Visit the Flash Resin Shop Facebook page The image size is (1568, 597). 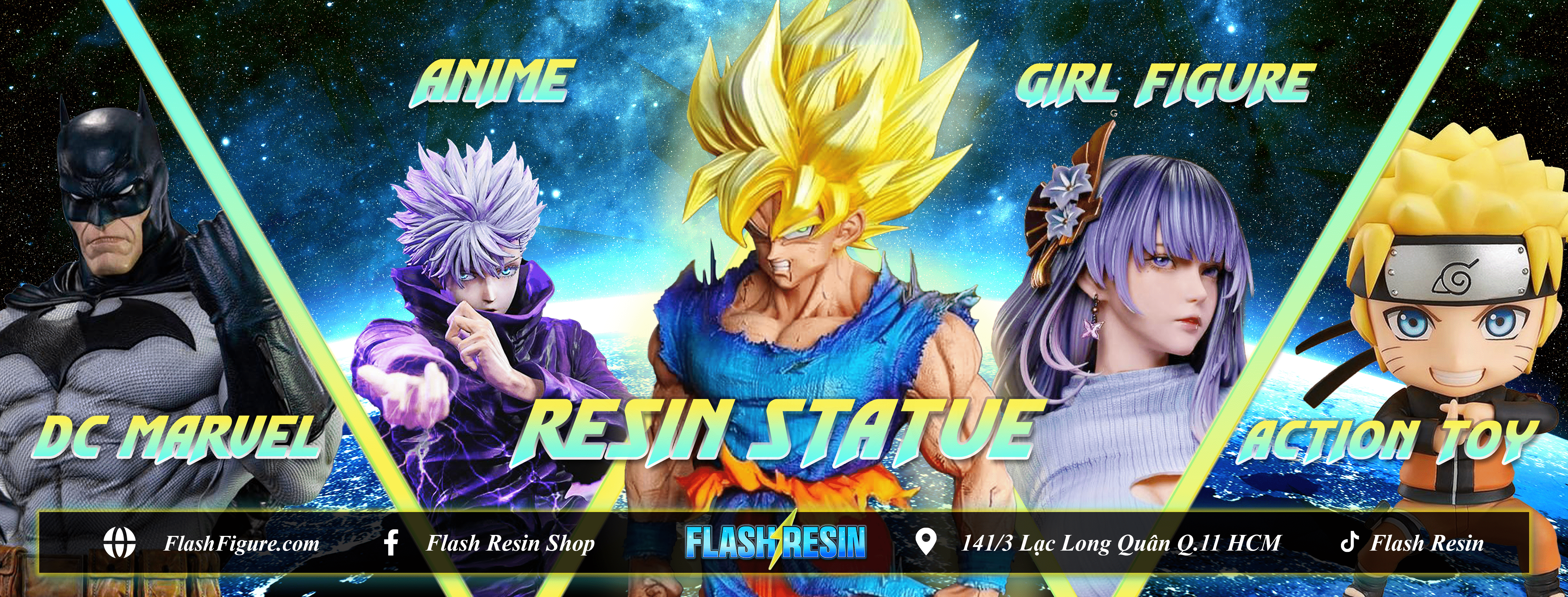pyautogui.click(x=510, y=543)
